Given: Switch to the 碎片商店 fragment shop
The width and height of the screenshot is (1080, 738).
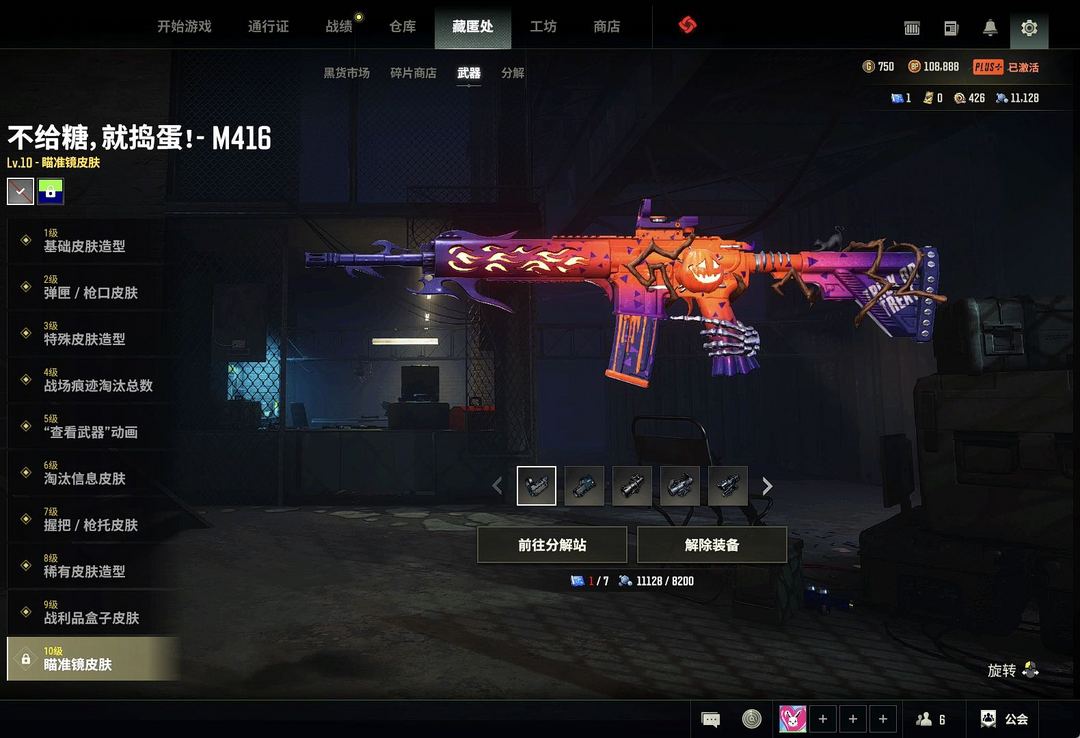Looking at the screenshot, I should coord(413,73).
